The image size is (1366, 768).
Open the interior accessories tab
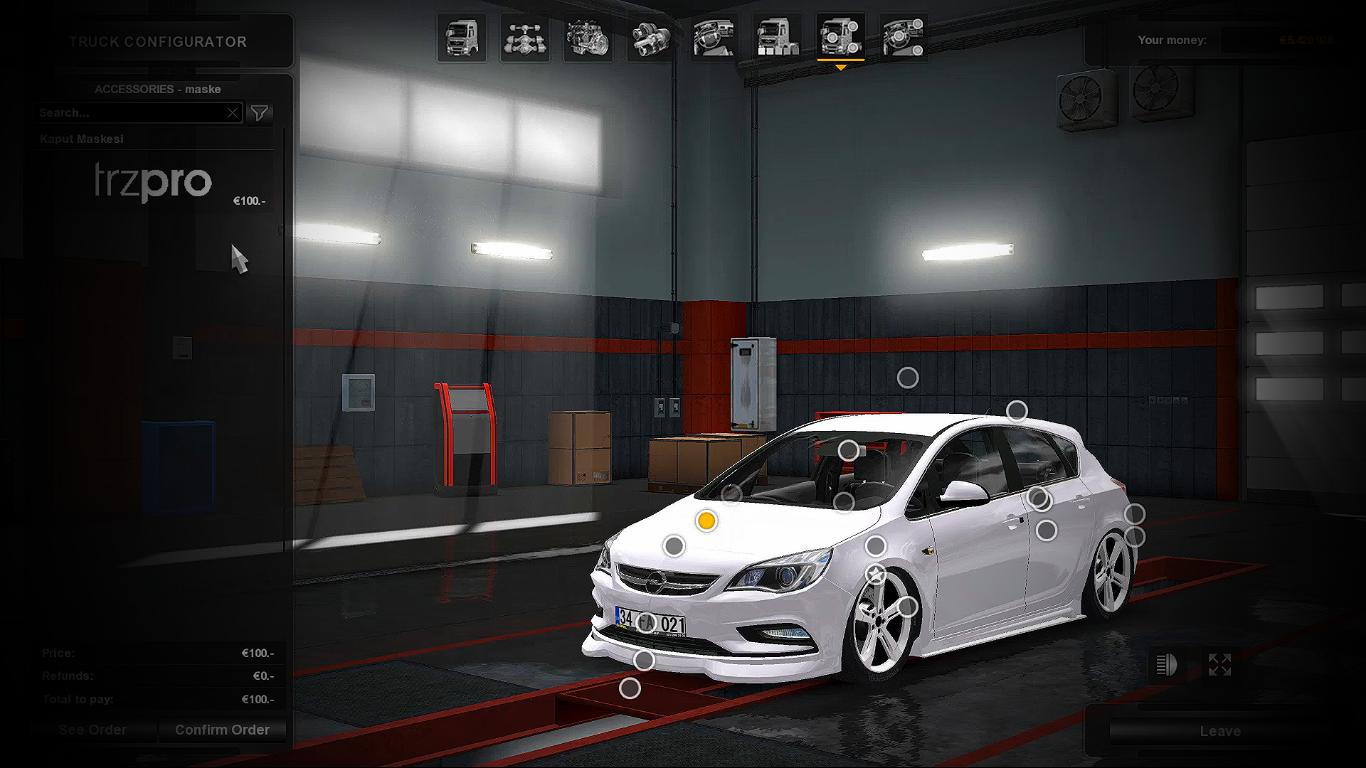[904, 38]
